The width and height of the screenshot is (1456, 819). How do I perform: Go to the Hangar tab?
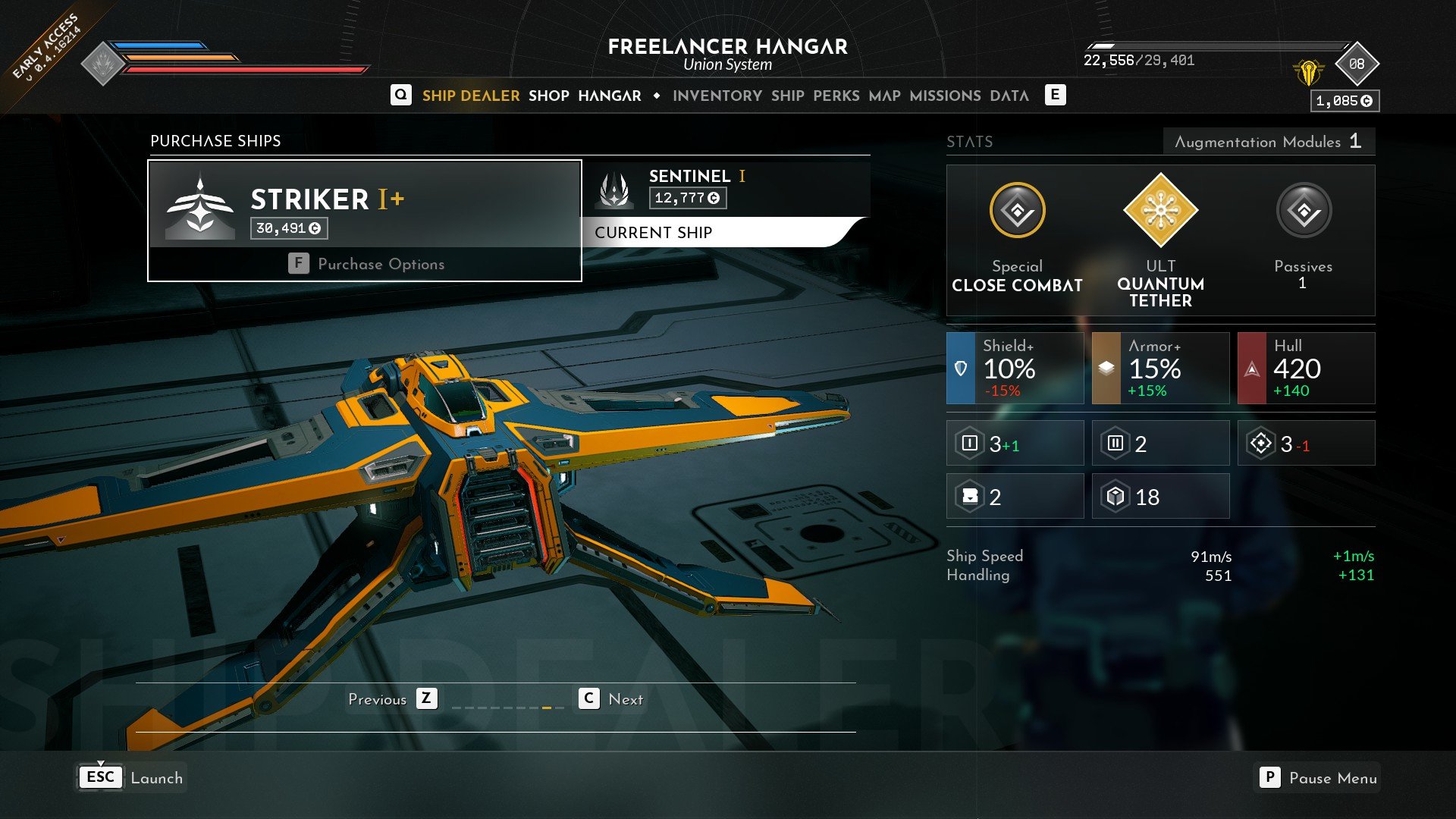[x=609, y=96]
